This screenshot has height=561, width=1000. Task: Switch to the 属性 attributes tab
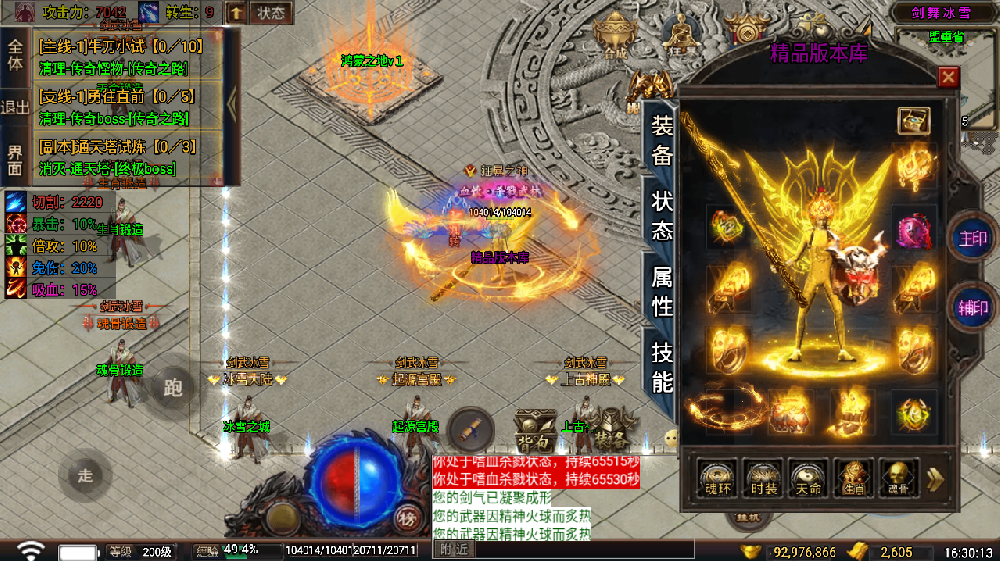(x=662, y=290)
